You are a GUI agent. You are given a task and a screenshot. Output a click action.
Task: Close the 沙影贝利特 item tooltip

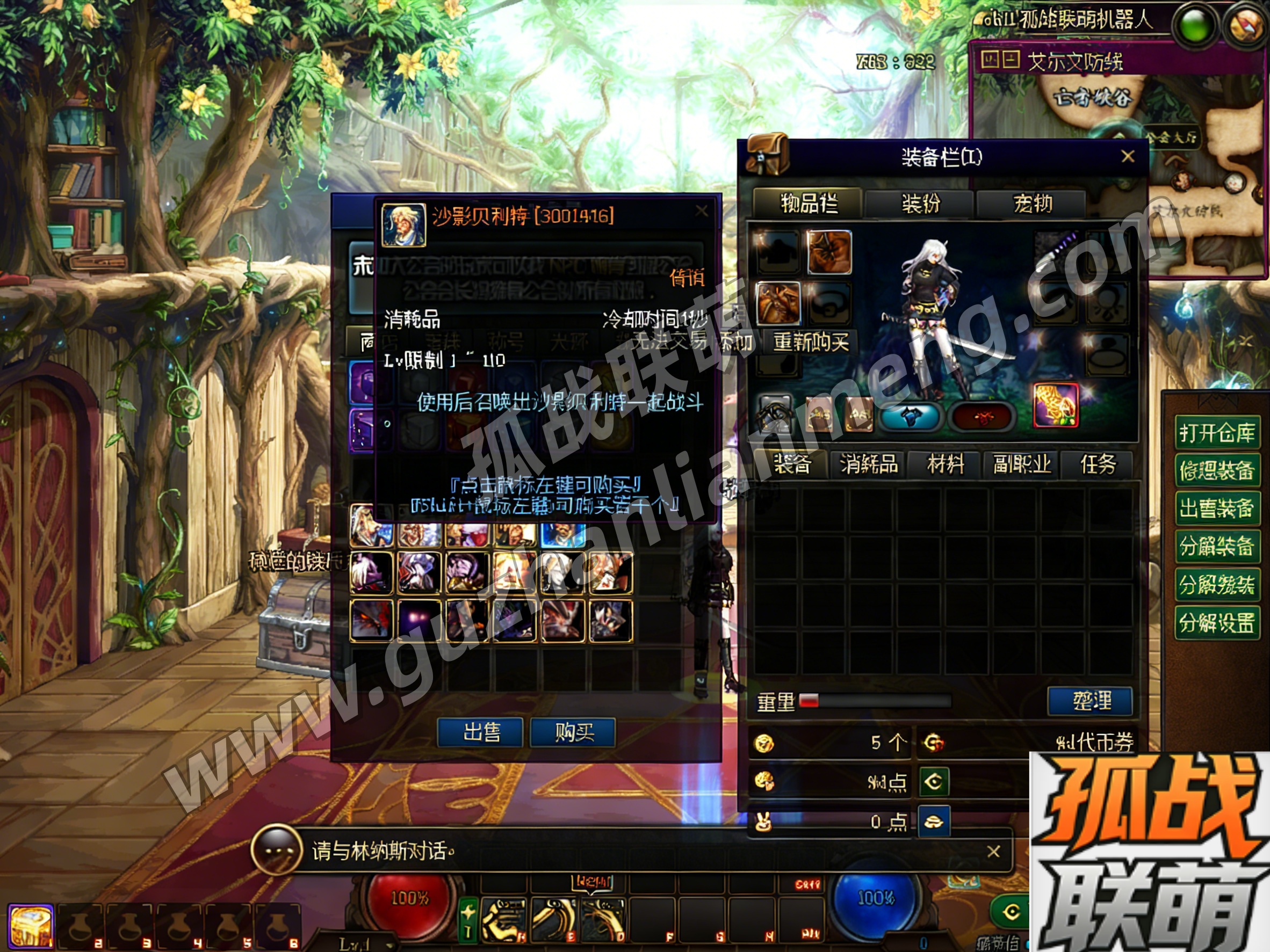(x=701, y=211)
